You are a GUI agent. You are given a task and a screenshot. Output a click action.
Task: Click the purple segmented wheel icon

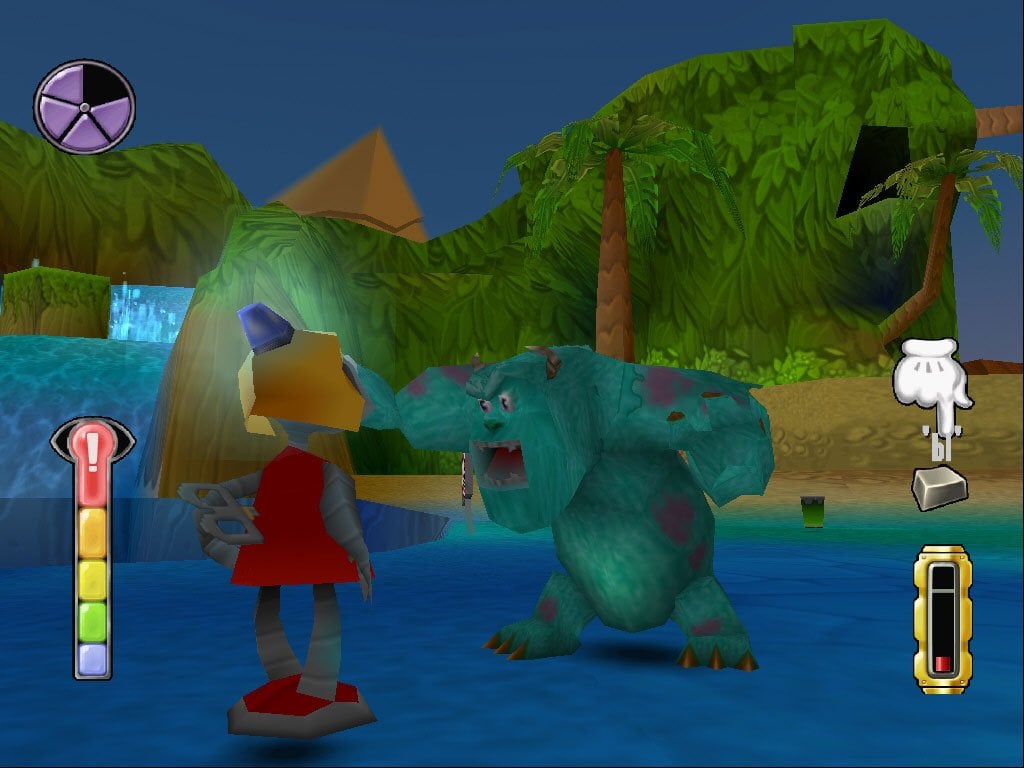[x=84, y=107]
